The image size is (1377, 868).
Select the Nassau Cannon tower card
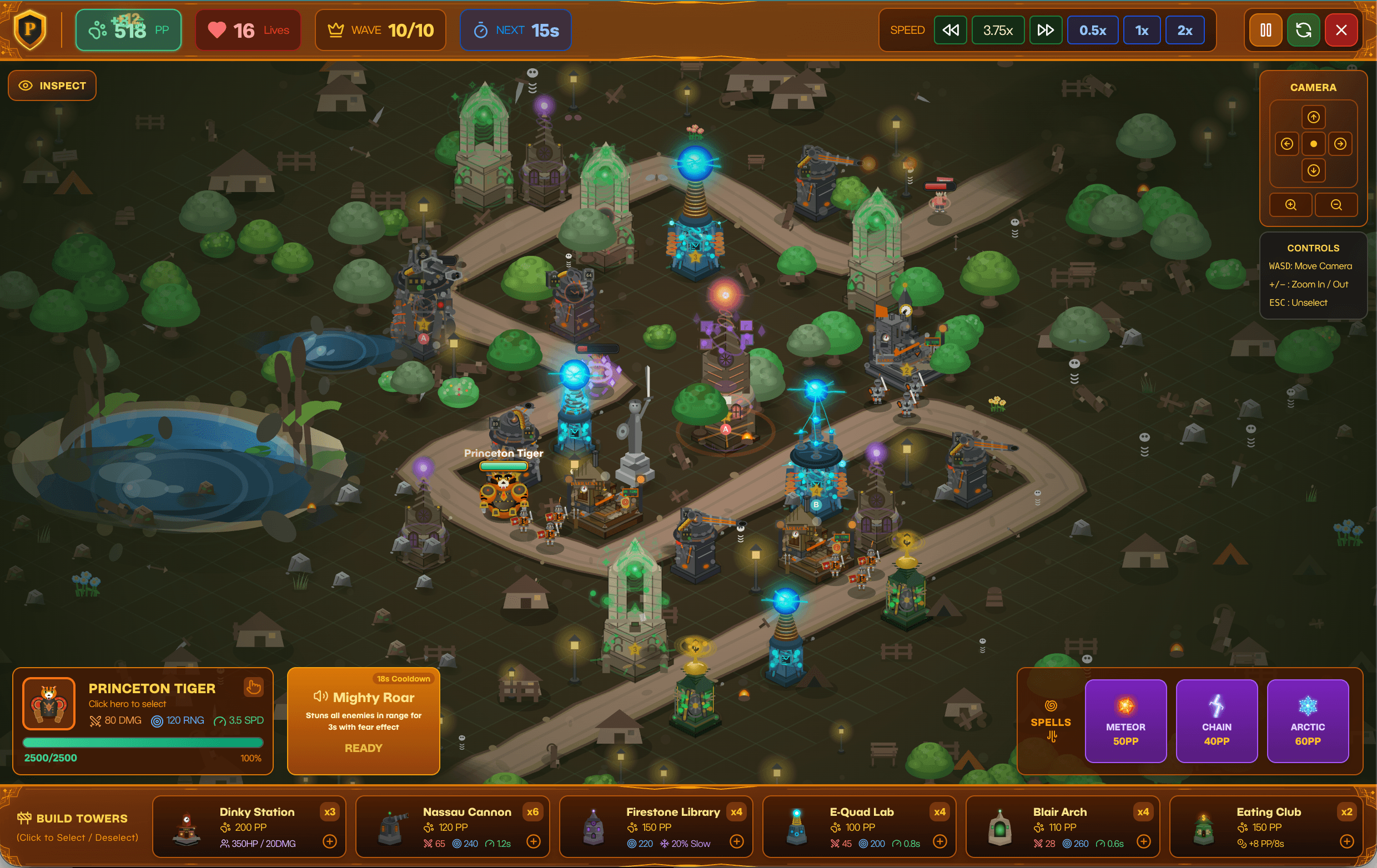[453, 826]
